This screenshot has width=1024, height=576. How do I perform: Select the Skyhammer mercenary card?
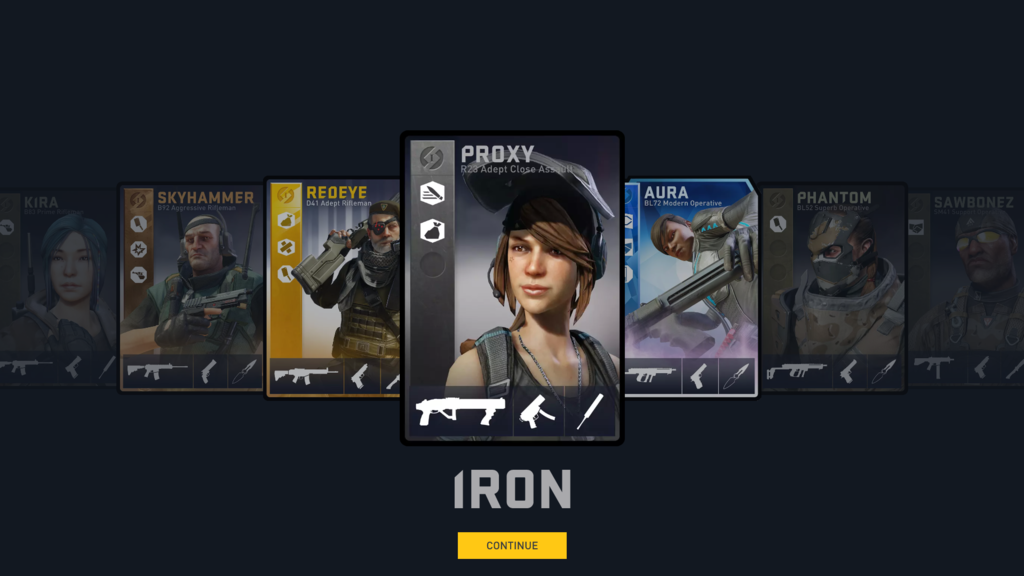tap(190, 280)
